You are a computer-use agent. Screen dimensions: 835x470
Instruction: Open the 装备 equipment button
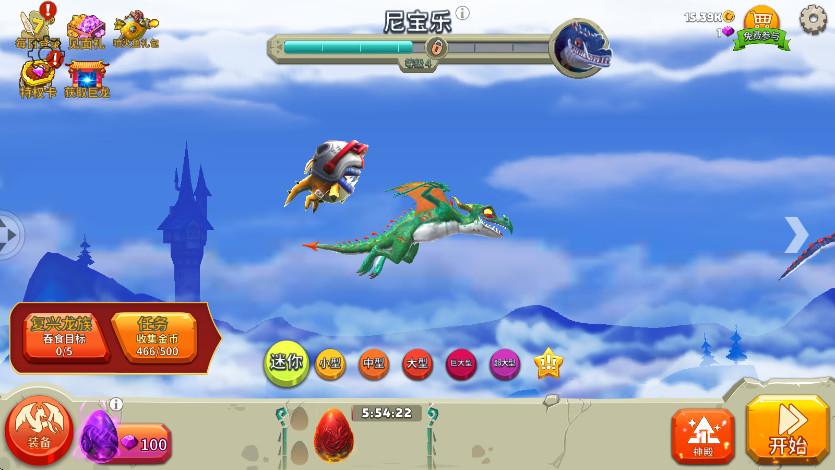click(x=40, y=432)
